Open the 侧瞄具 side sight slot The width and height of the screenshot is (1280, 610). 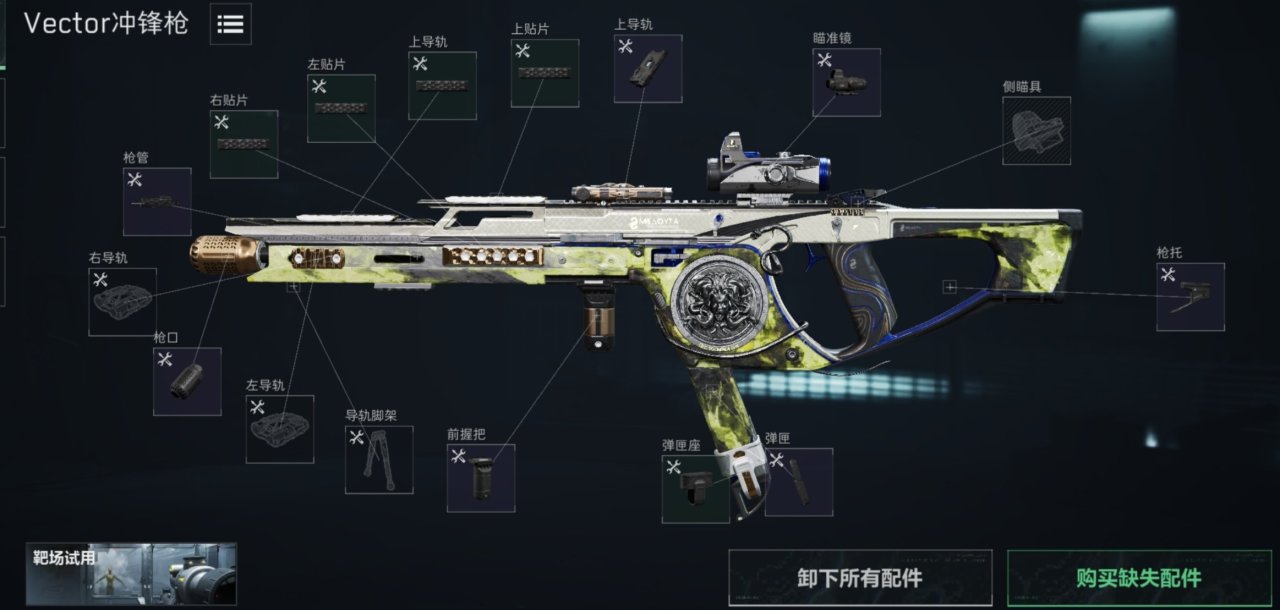tap(1036, 130)
